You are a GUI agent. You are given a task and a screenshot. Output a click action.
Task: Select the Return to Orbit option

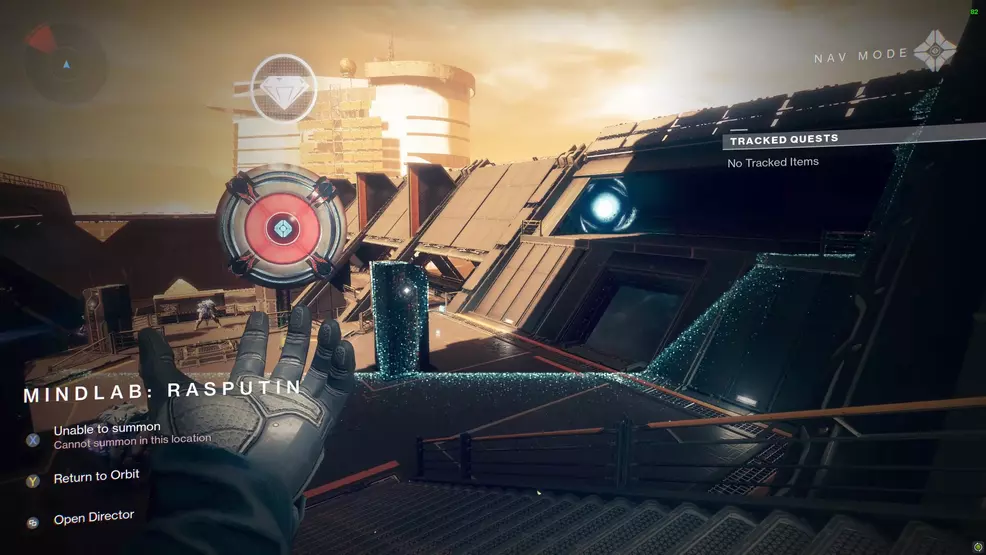(96, 477)
